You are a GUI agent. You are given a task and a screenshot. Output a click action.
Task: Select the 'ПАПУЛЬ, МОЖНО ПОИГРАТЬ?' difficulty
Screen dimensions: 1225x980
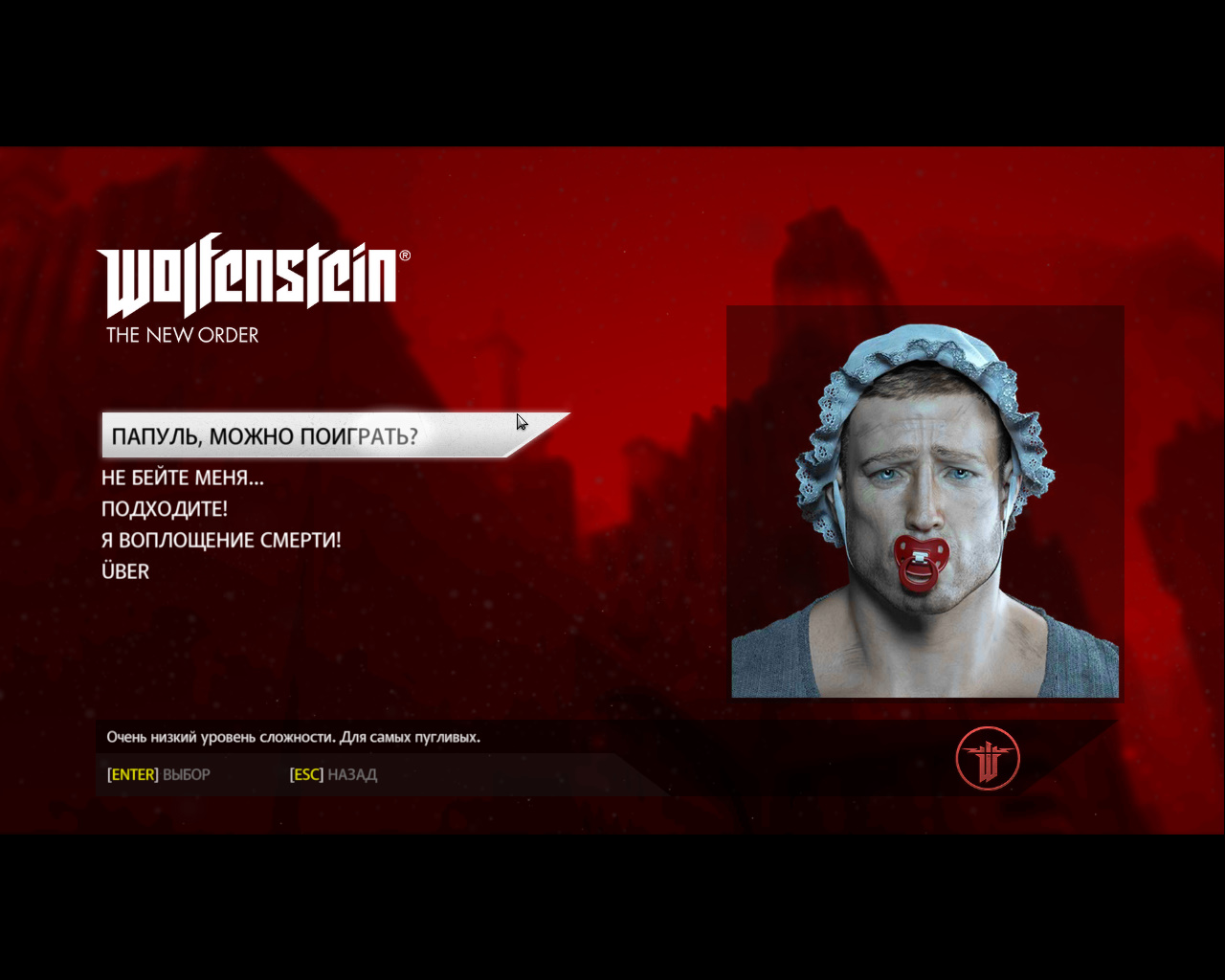pyautogui.click(x=265, y=436)
